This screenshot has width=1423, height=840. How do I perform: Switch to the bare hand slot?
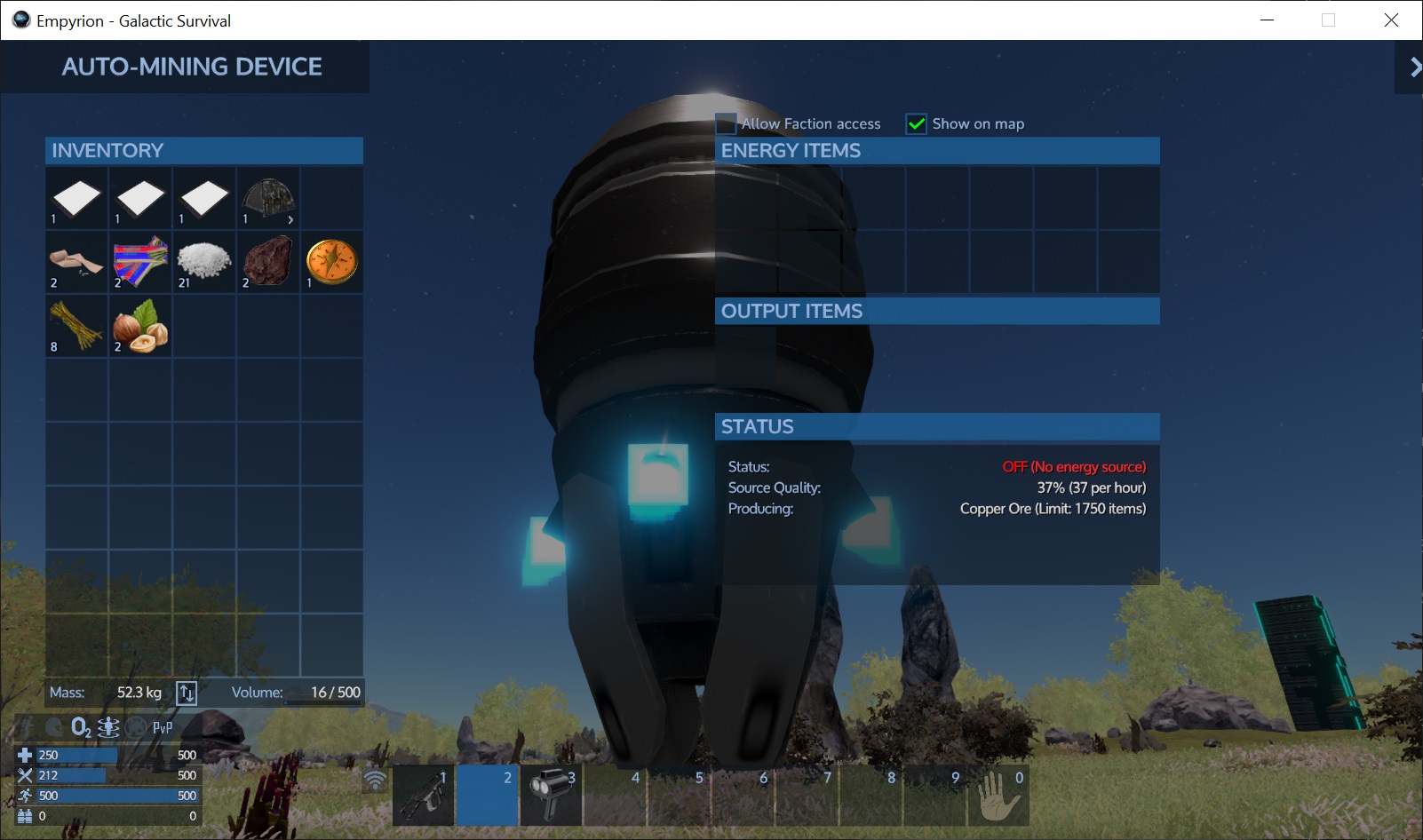point(999,796)
